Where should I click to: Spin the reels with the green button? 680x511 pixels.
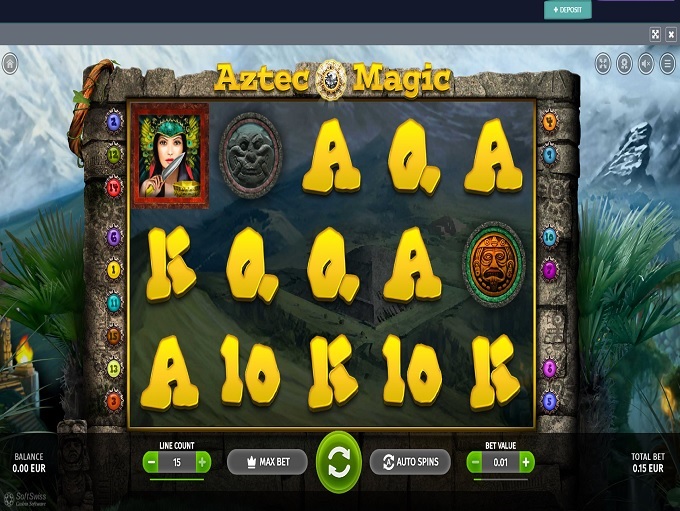tap(338, 462)
